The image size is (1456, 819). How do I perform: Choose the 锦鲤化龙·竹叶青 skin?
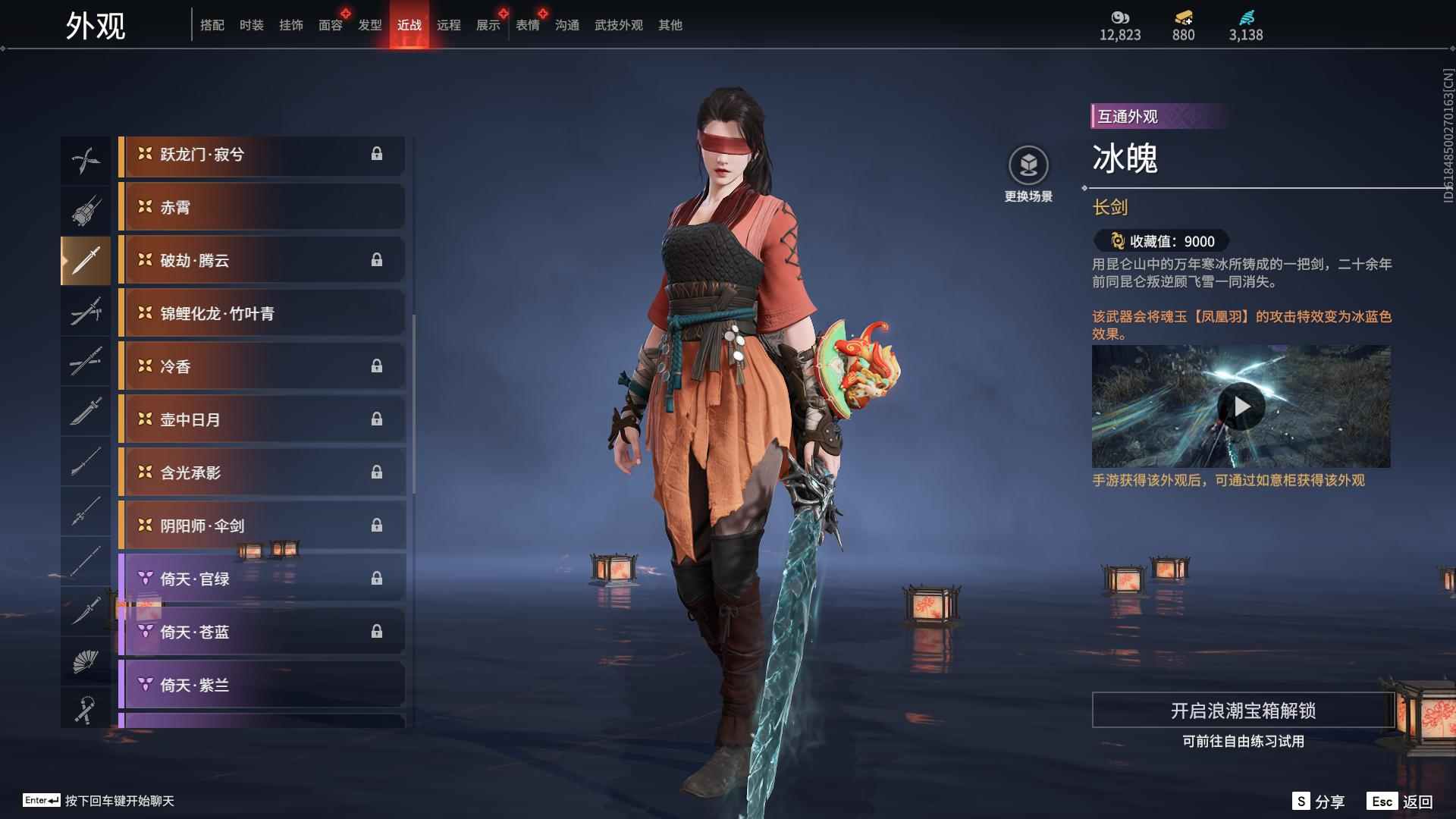pyautogui.click(x=262, y=313)
